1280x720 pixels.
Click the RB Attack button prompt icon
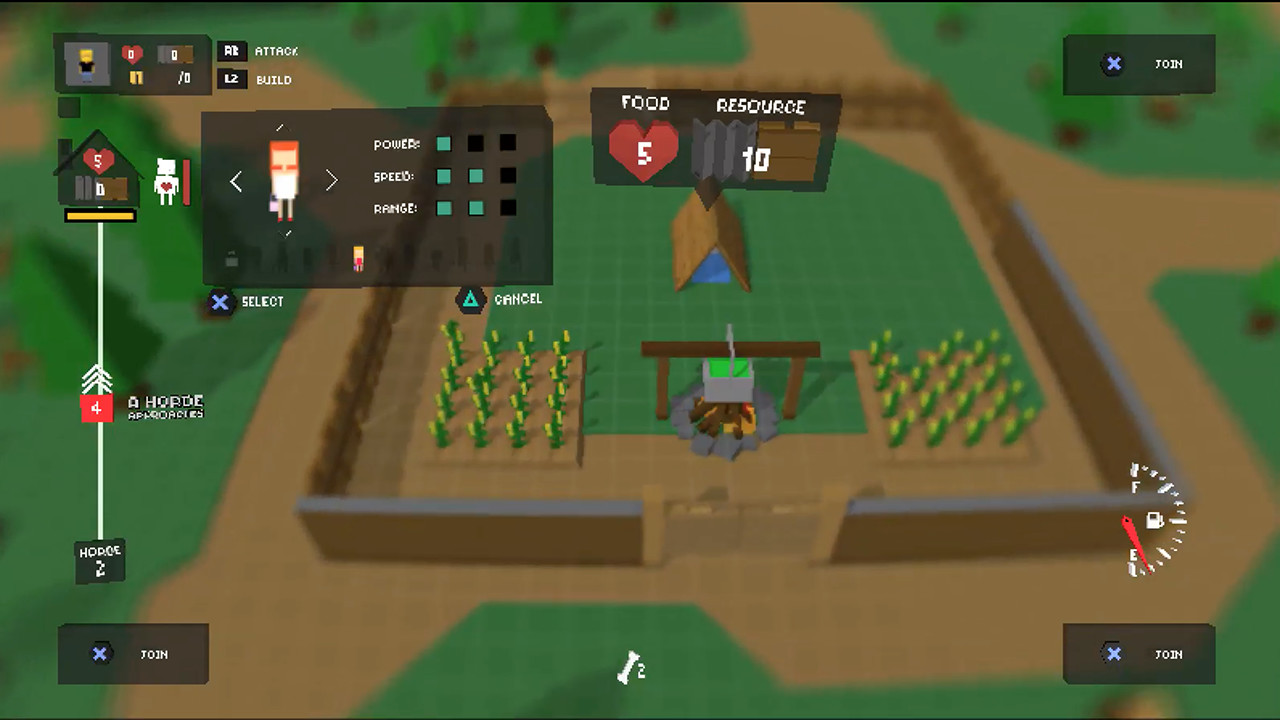point(231,51)
